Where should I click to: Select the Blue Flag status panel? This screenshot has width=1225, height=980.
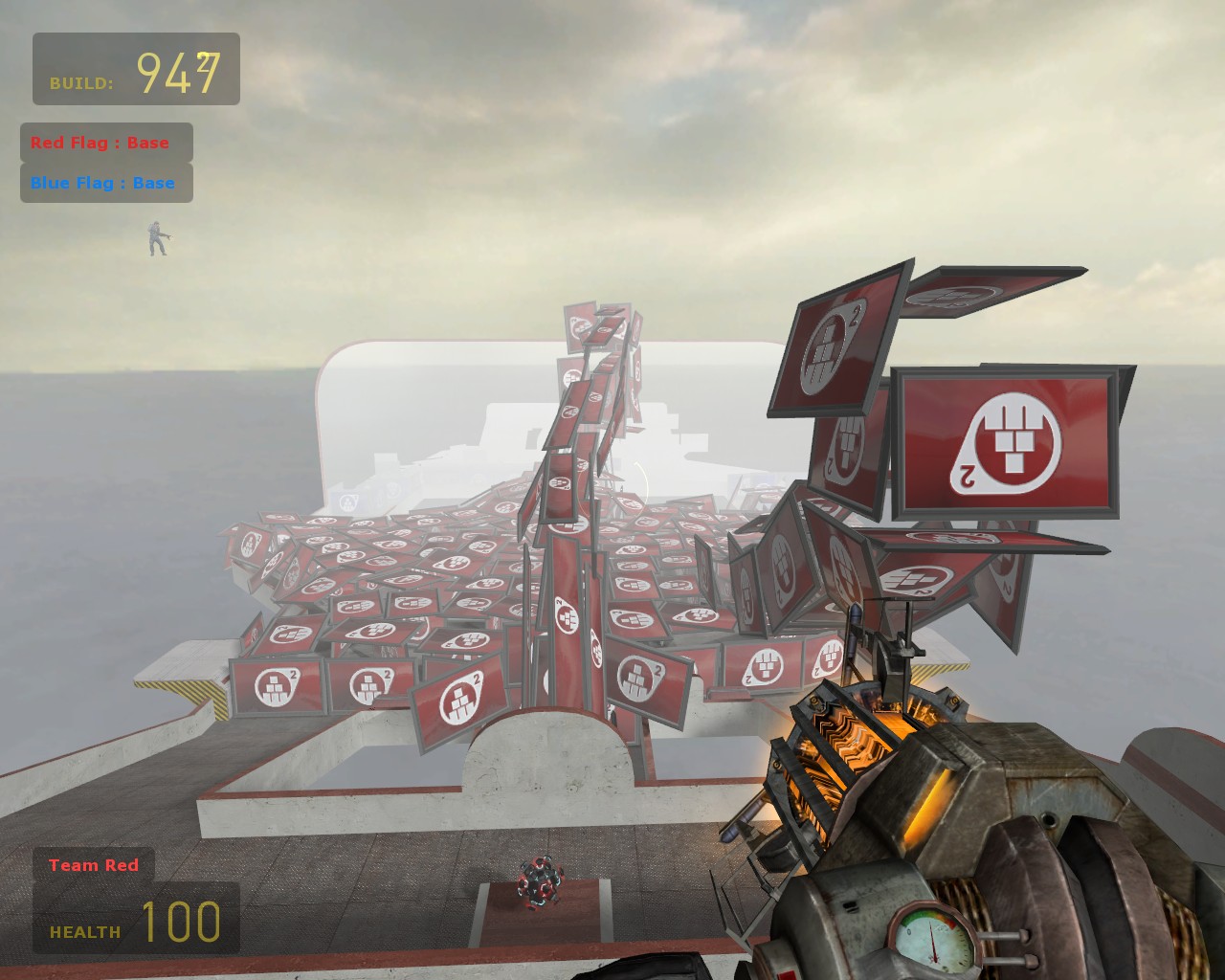tap(106, 183)
